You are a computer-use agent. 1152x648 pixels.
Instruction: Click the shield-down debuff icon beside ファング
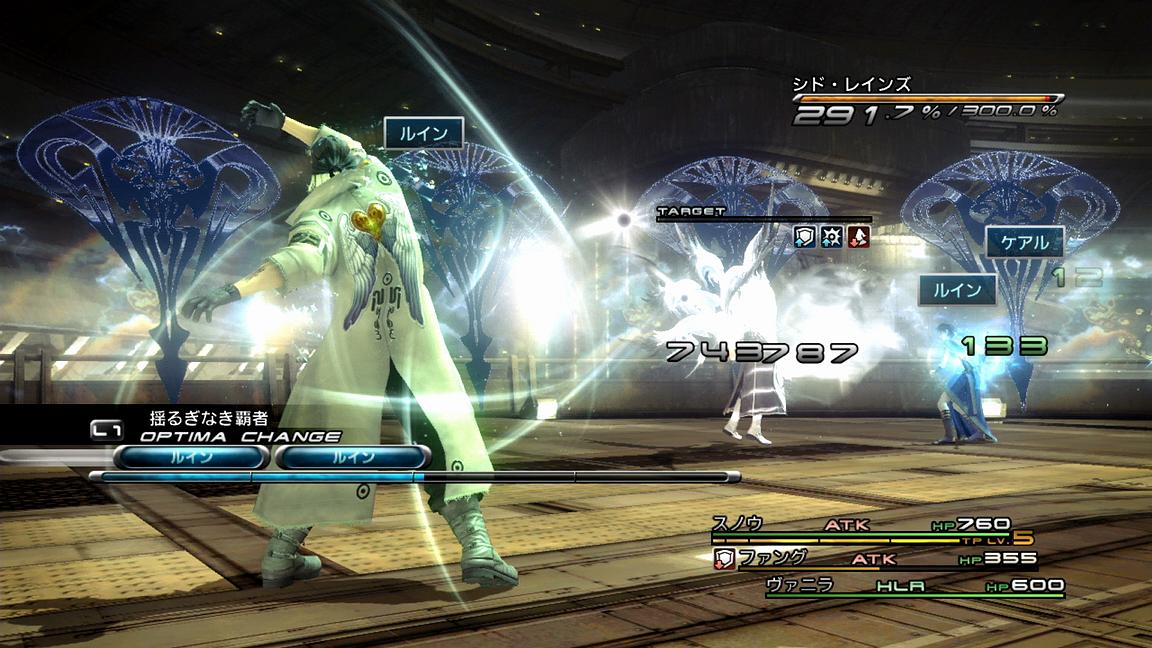724,559
